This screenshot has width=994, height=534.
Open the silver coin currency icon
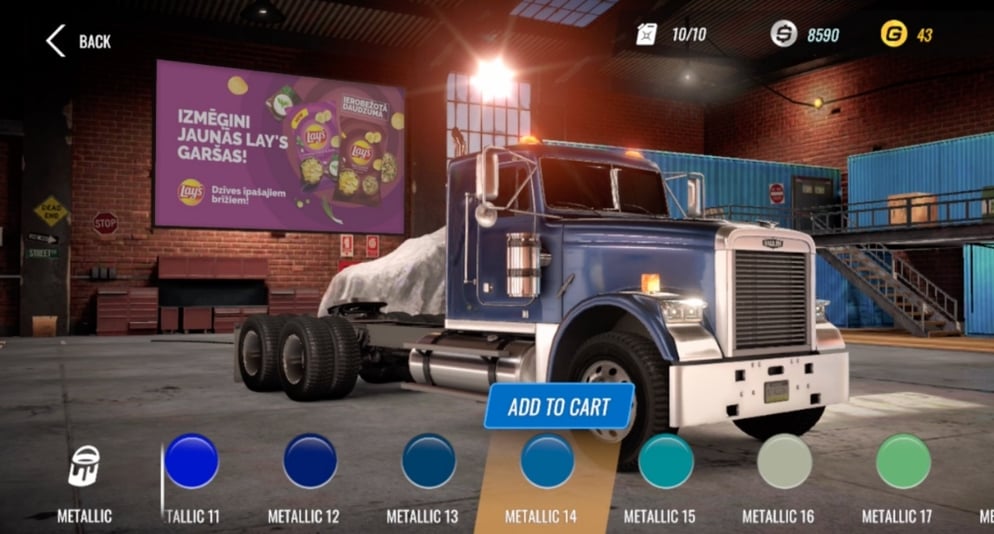[x=784, y=35]
